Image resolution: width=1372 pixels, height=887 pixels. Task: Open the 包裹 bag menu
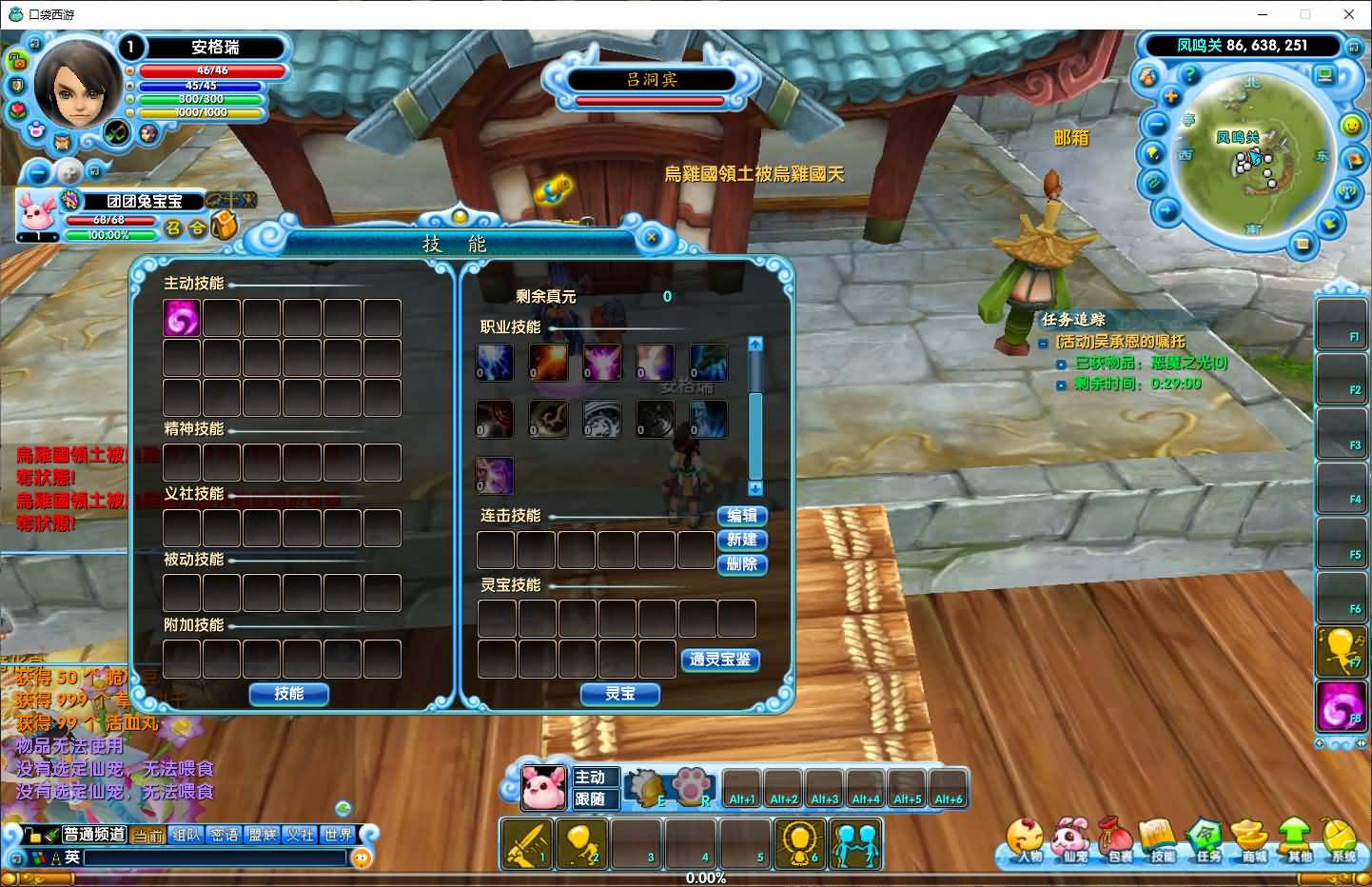(1119, 842)
